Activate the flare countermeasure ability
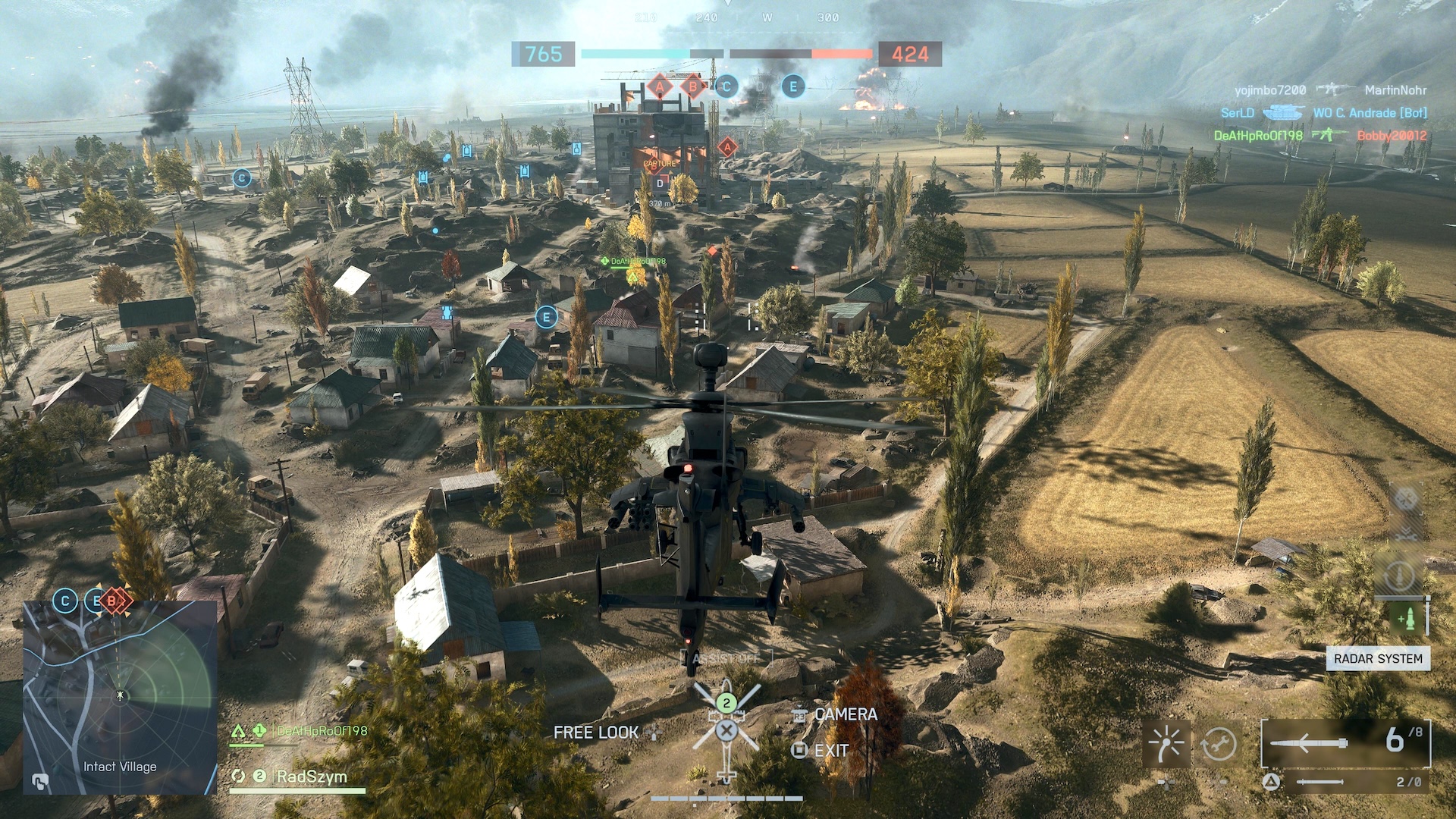Image resolution: width=1456 pixels, height=819 pixels. [1166, 744]
